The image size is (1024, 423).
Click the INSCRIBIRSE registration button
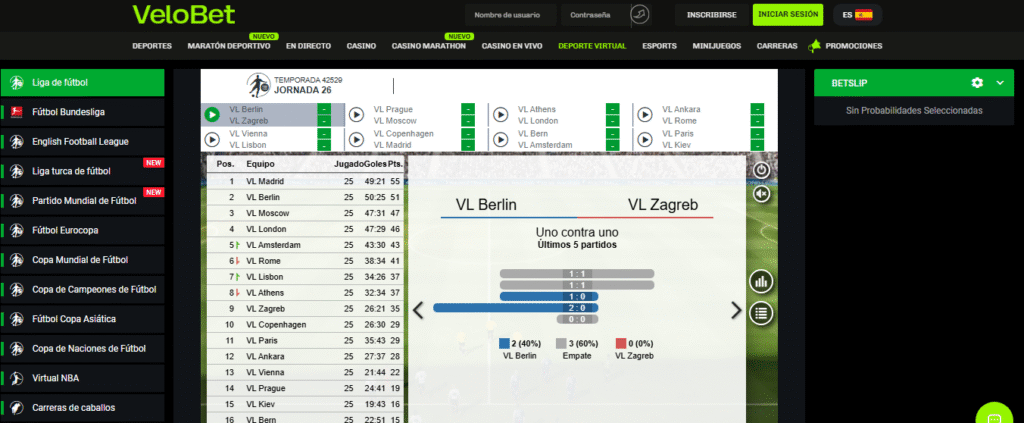pyautogui.click(x=706, y=15)
